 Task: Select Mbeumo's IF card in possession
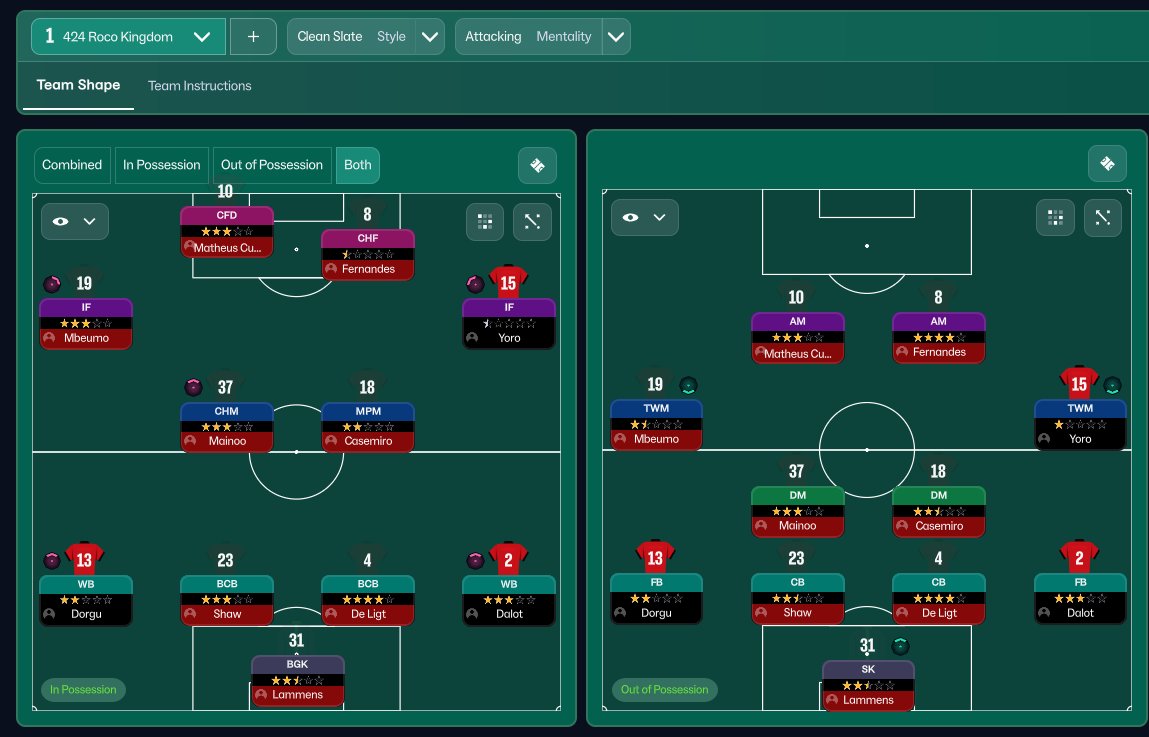86,323
